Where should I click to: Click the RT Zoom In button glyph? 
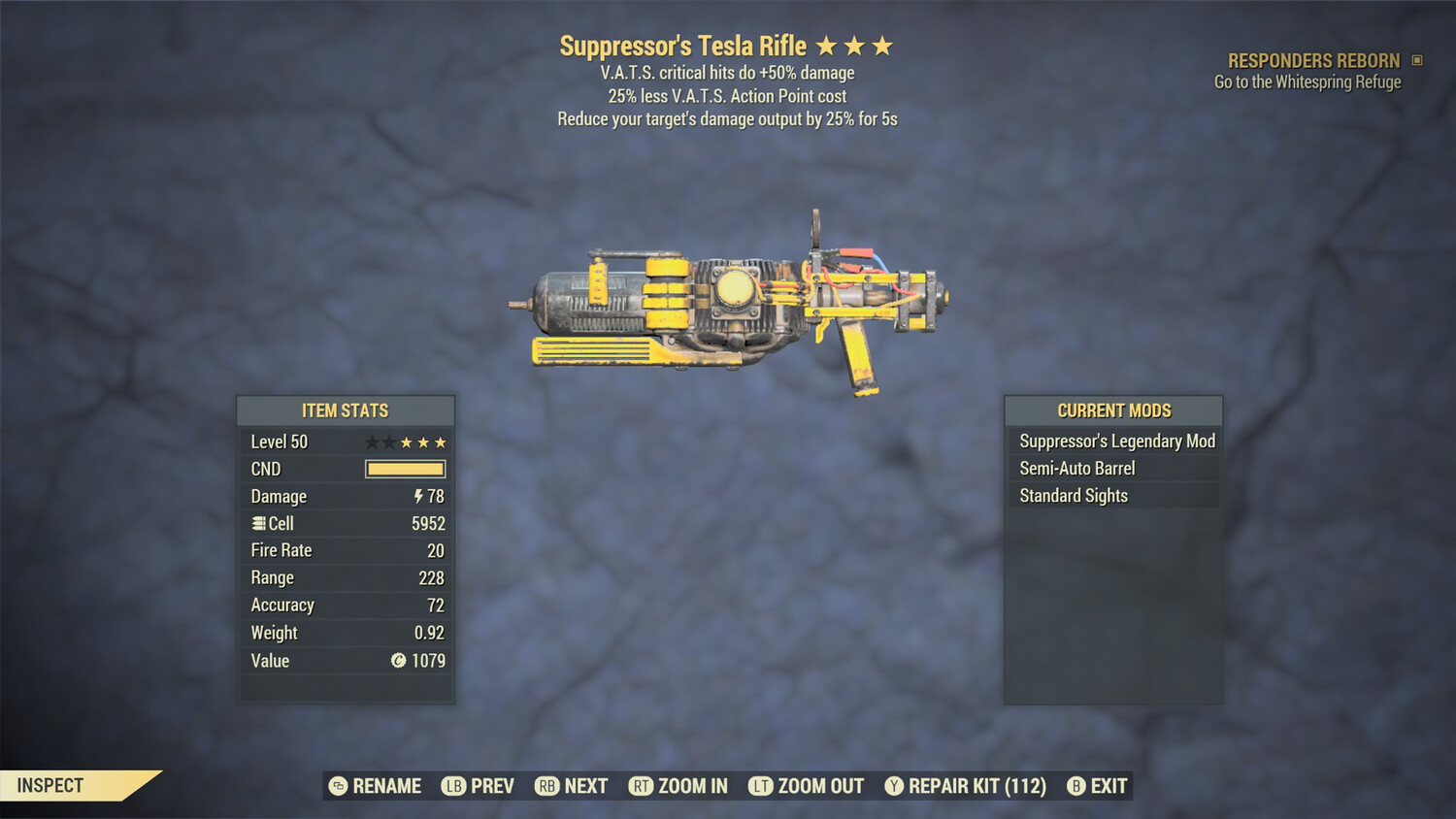[x=642, y=786]
